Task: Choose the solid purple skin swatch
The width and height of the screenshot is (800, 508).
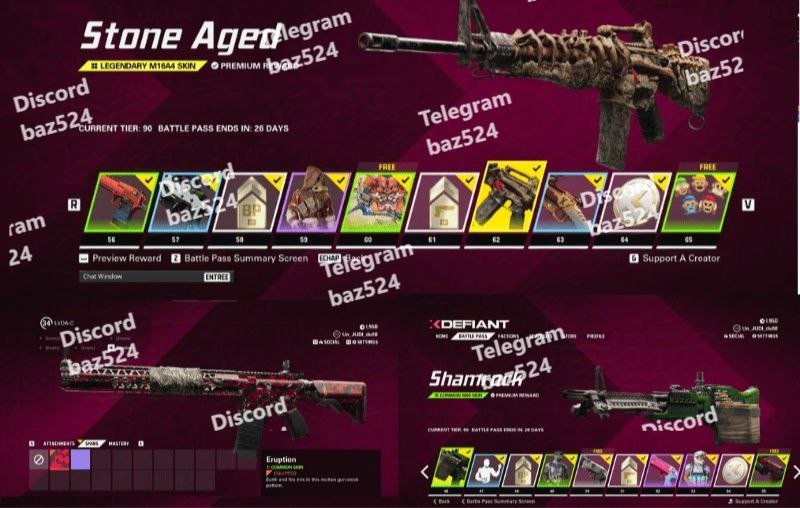Action: [x=80, y=460]
